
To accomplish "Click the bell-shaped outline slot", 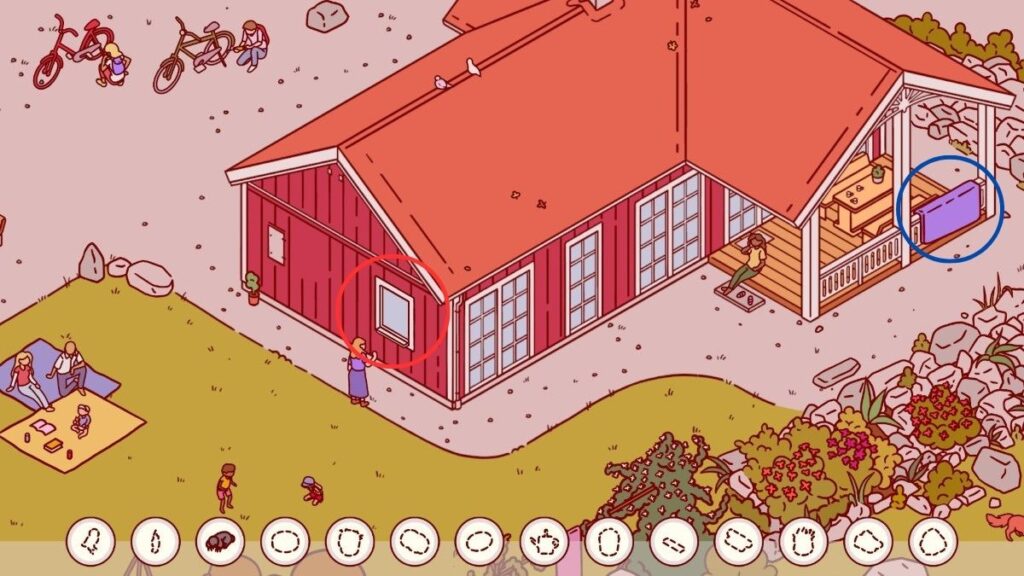I will [91, 542].
